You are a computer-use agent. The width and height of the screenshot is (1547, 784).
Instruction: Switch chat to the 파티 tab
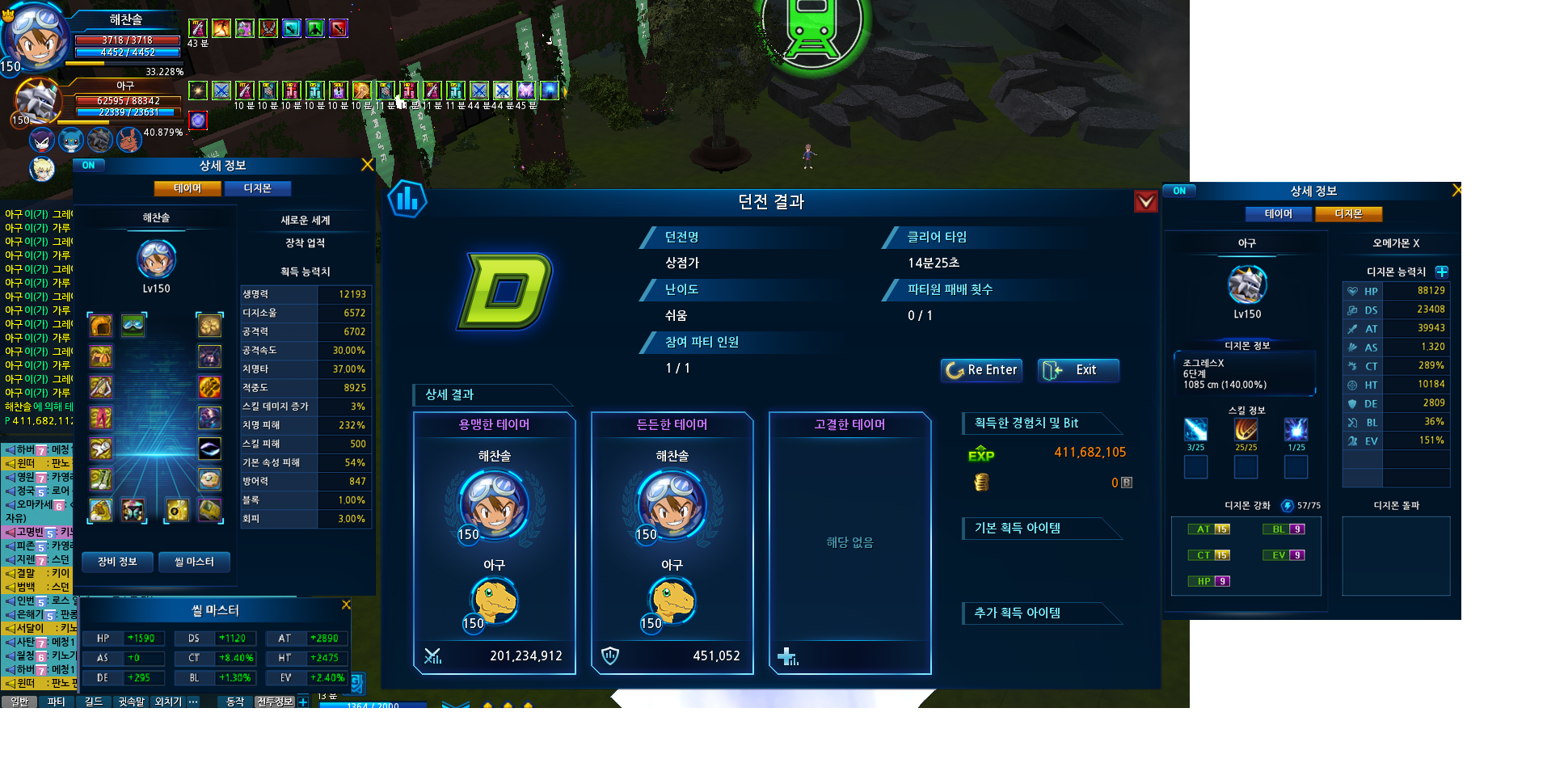coord(56,702)
